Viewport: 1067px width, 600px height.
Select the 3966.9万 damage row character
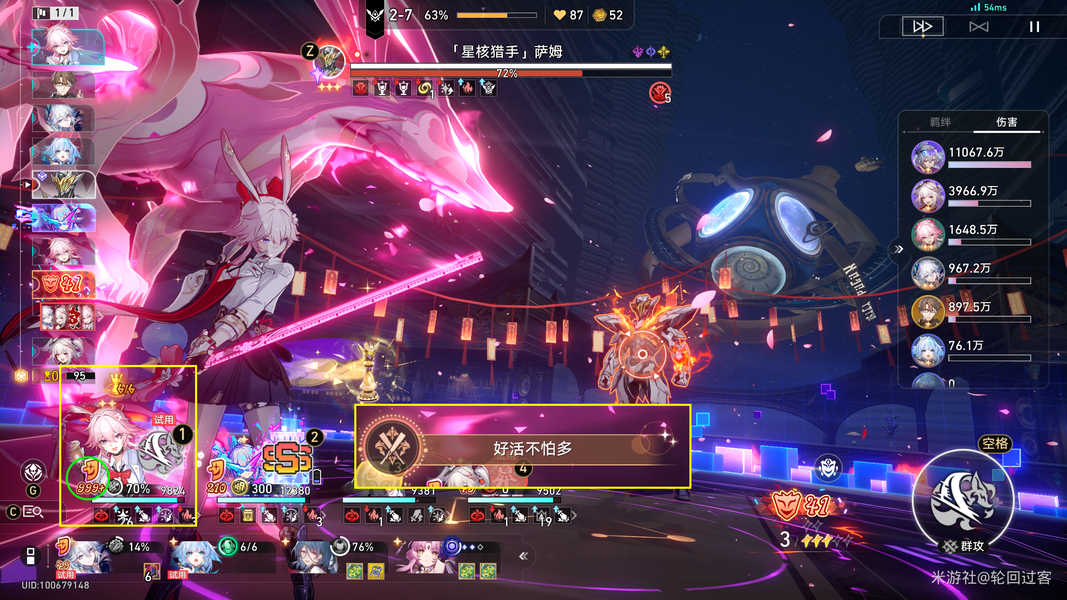click(x=929, y=197)
